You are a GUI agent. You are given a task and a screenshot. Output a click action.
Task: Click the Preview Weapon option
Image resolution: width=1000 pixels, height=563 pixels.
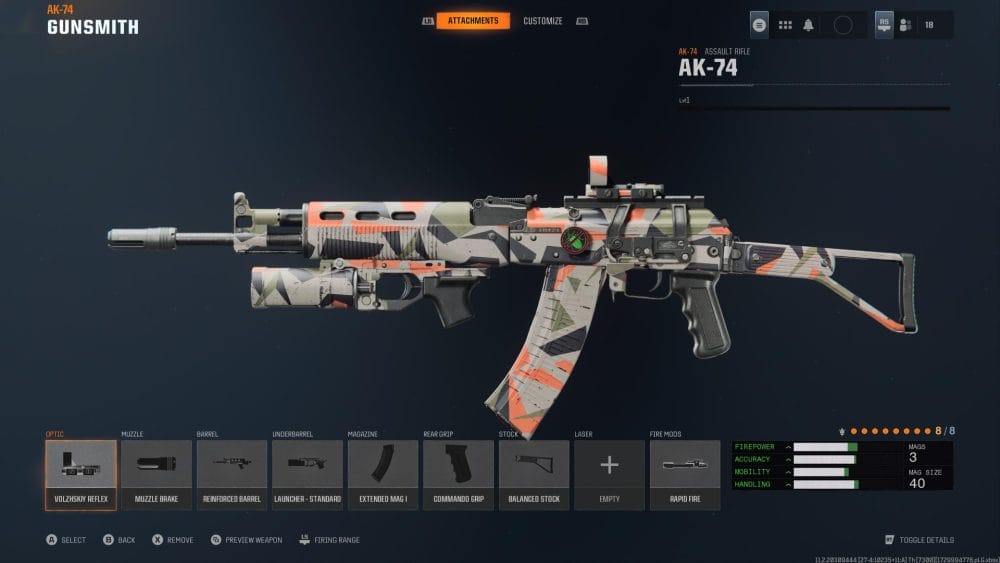coord(250,540)
